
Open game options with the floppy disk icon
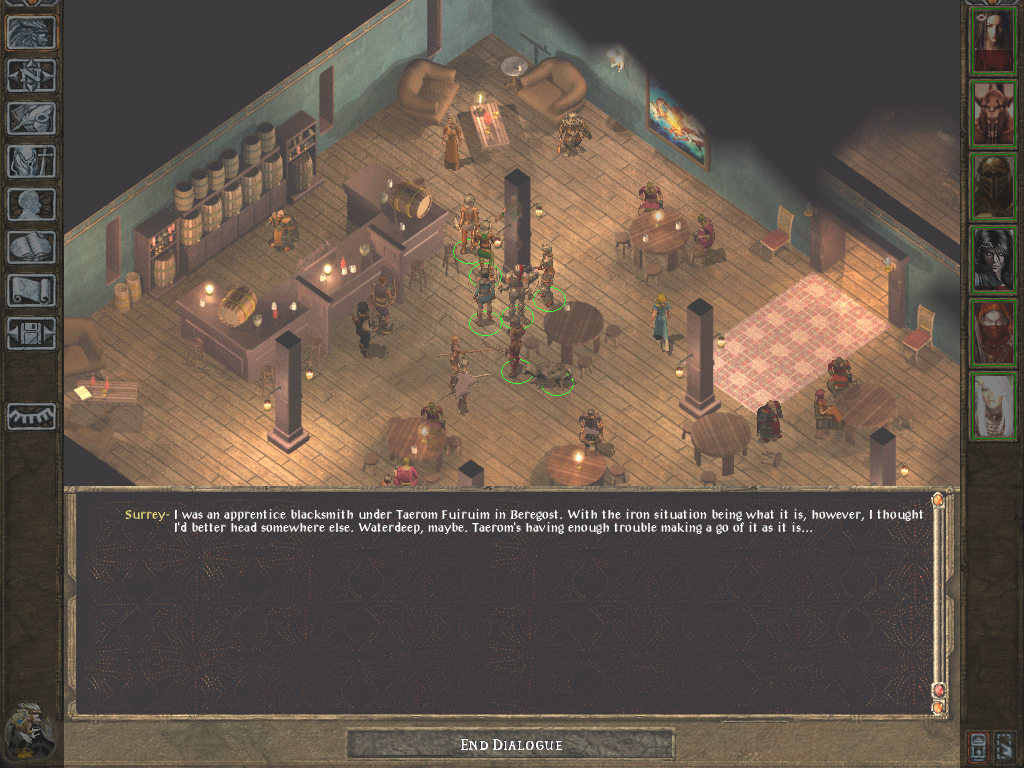tap(31, 333)
